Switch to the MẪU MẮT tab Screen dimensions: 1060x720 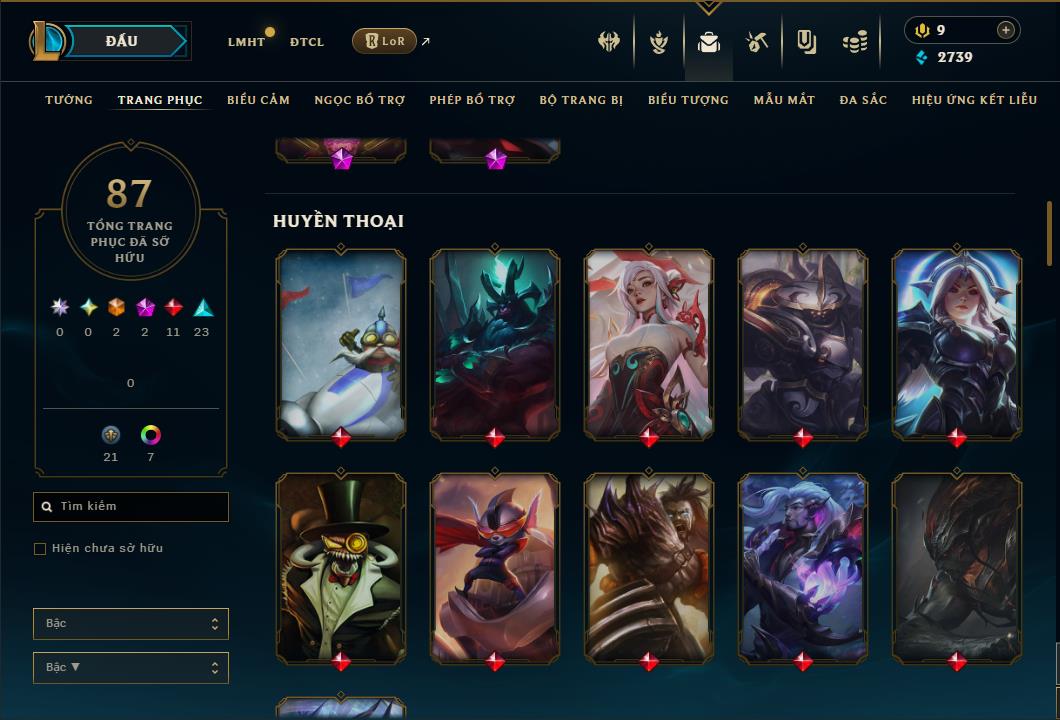(x=784, y=100)
